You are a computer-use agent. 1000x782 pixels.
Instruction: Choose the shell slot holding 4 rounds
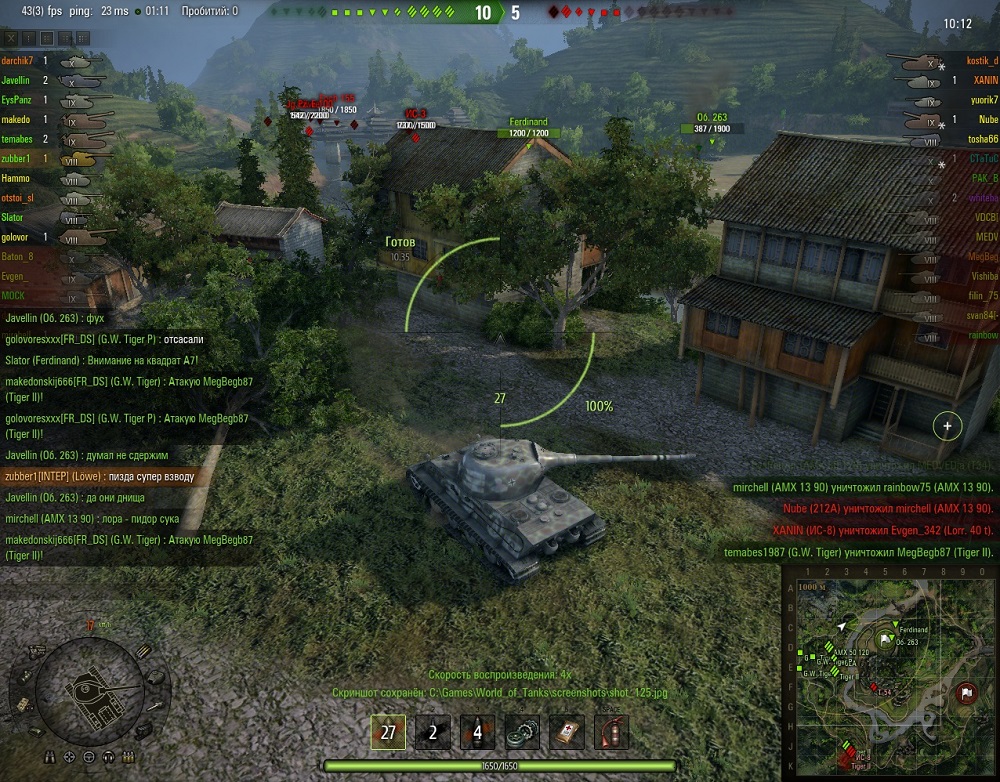(477, 732)
